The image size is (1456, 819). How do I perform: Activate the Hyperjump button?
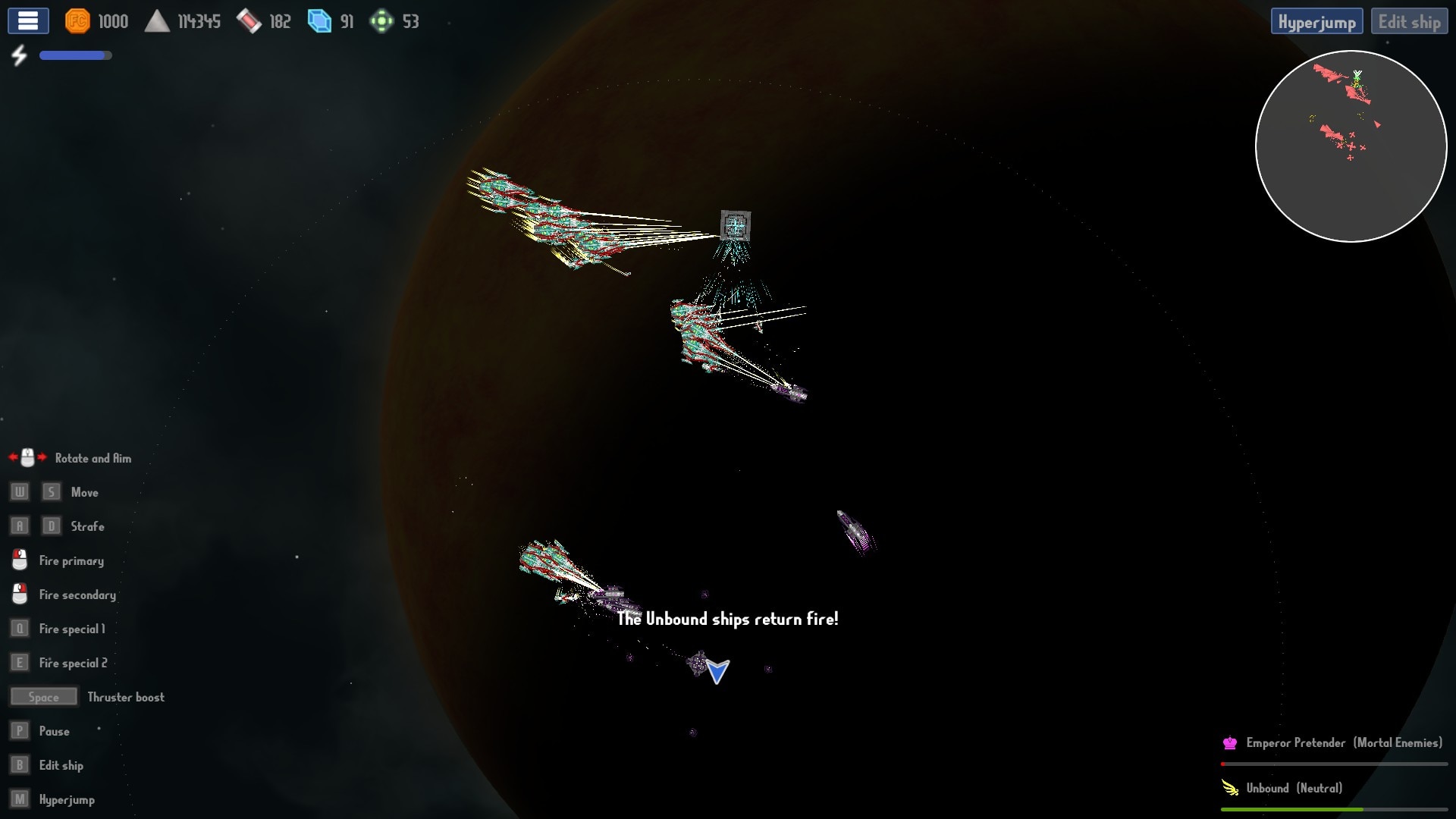(1316, 22)
